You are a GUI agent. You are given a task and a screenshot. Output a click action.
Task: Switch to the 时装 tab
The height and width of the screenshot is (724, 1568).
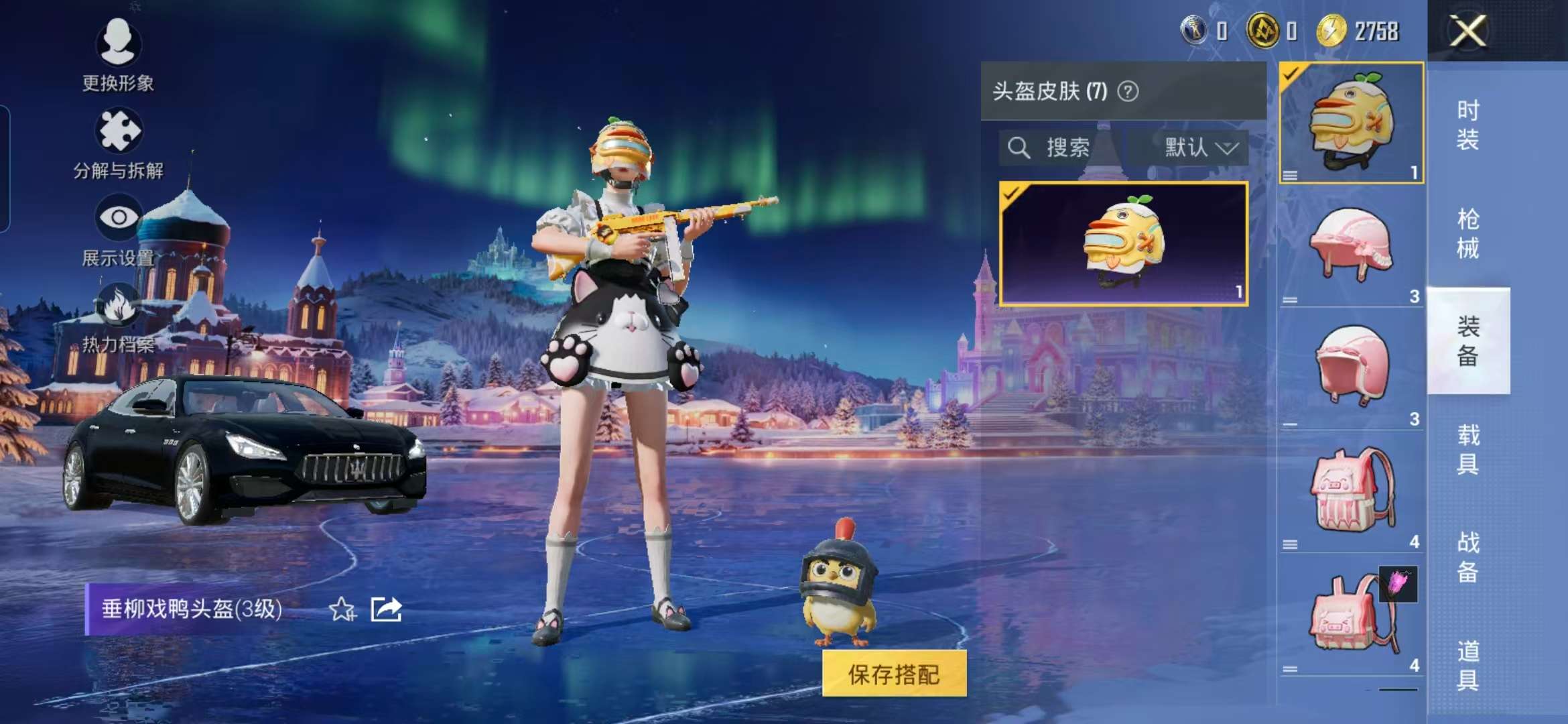(x=1467, y=125)
